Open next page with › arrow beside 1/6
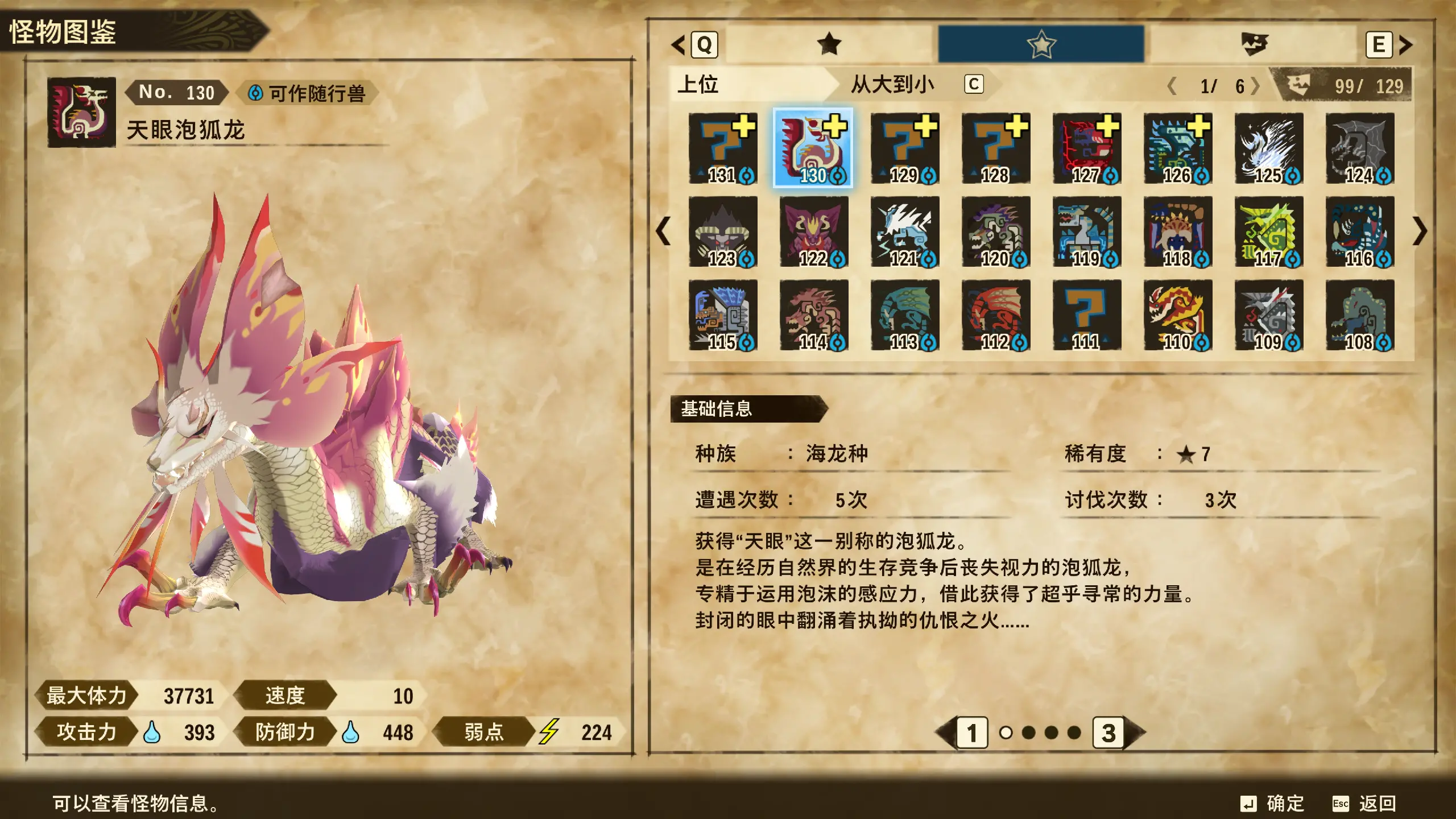This screenshot has height=819, width=1456. click(x=1254, y=86)
